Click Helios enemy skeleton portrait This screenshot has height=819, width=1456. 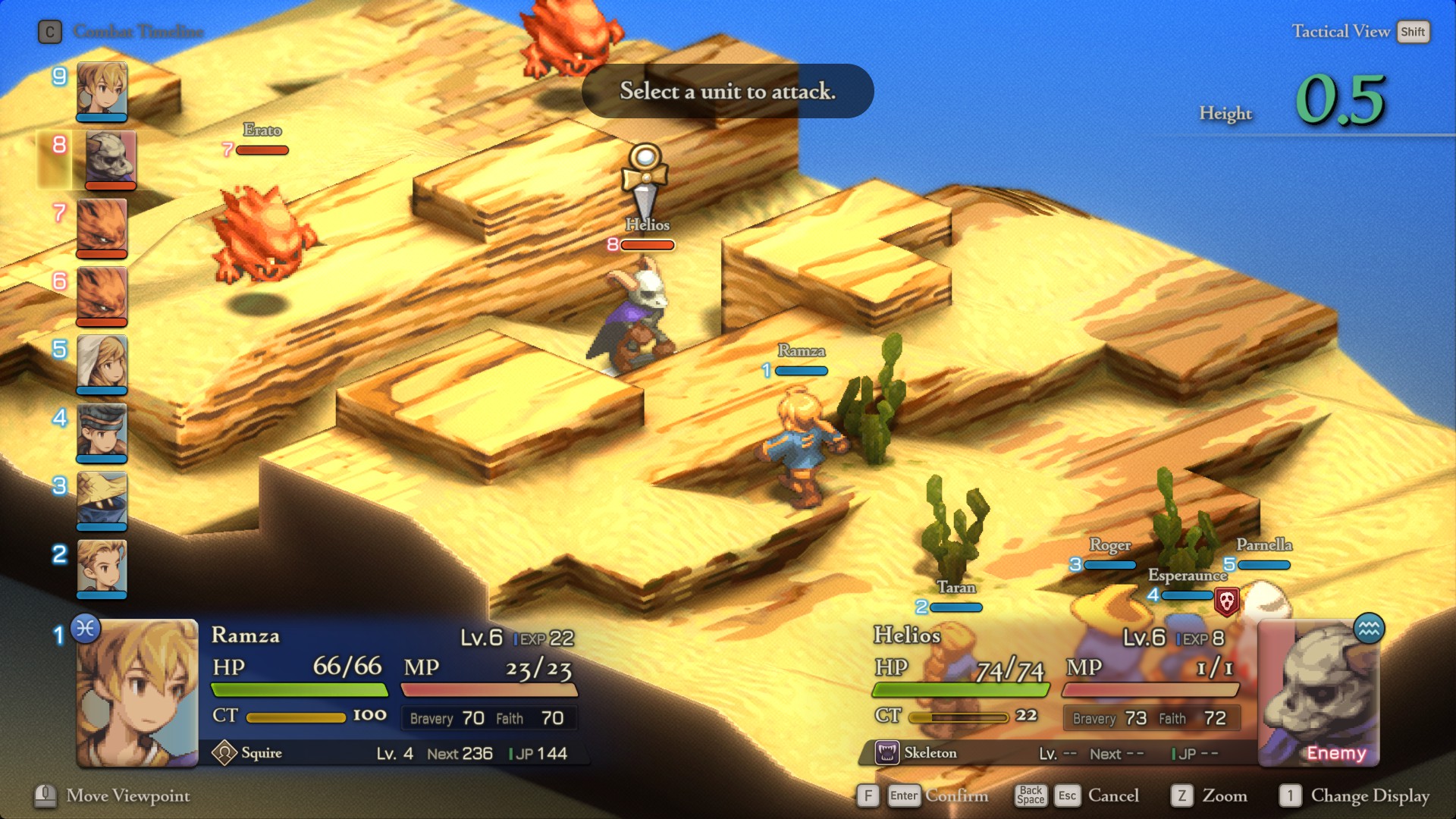[1318, 693]
